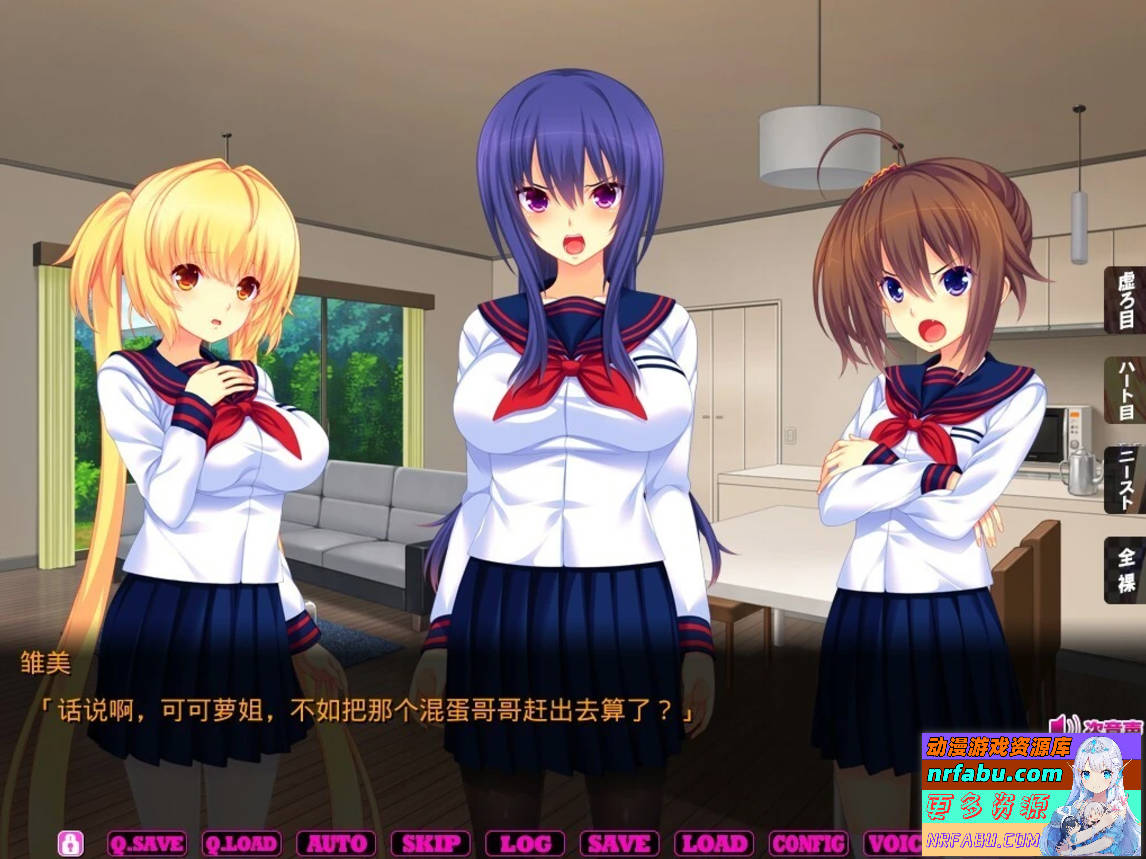
Task: Replay voice using the pink speaker icon
Action: 1059,724
